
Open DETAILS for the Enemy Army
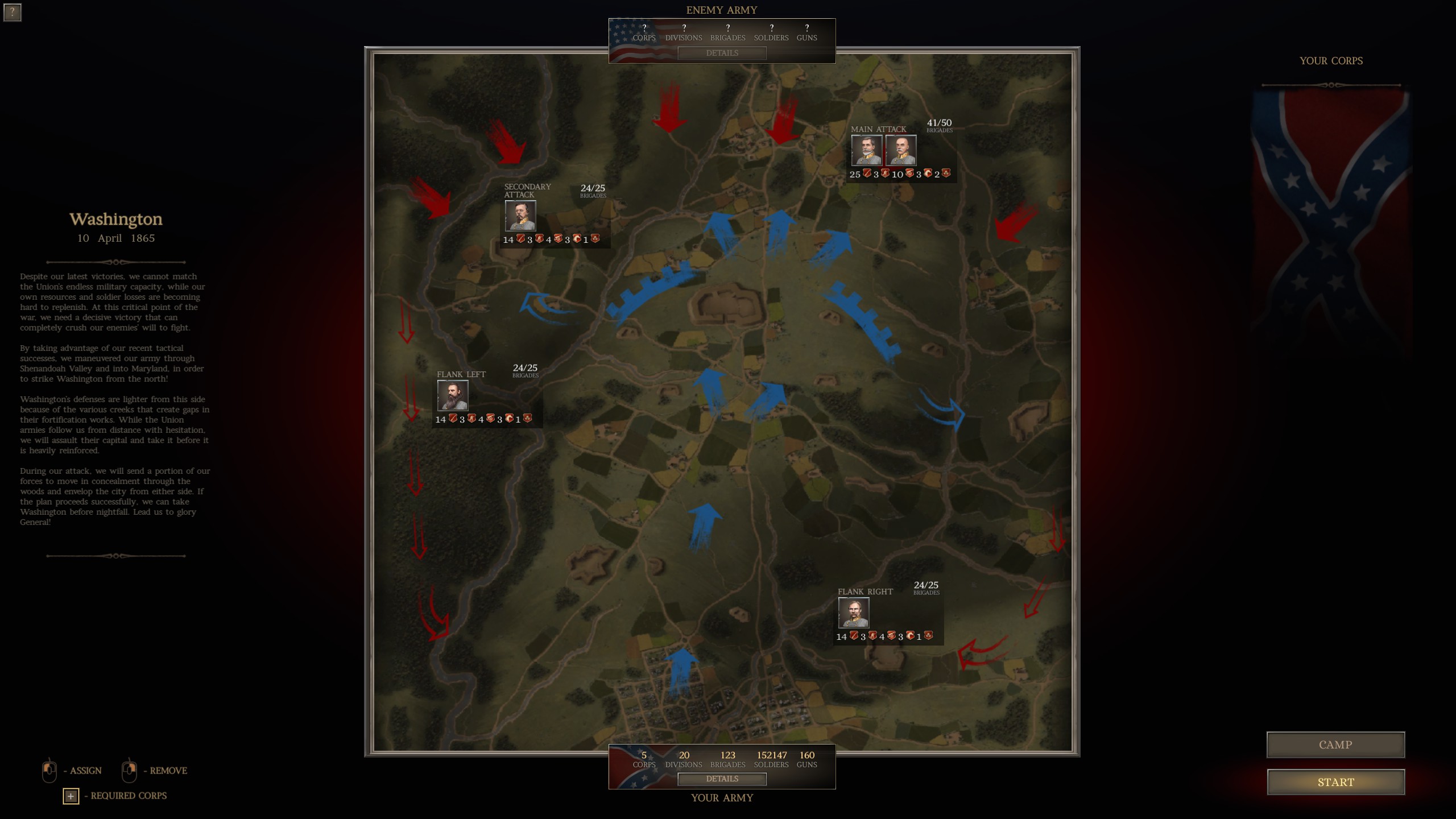[722, 53]
